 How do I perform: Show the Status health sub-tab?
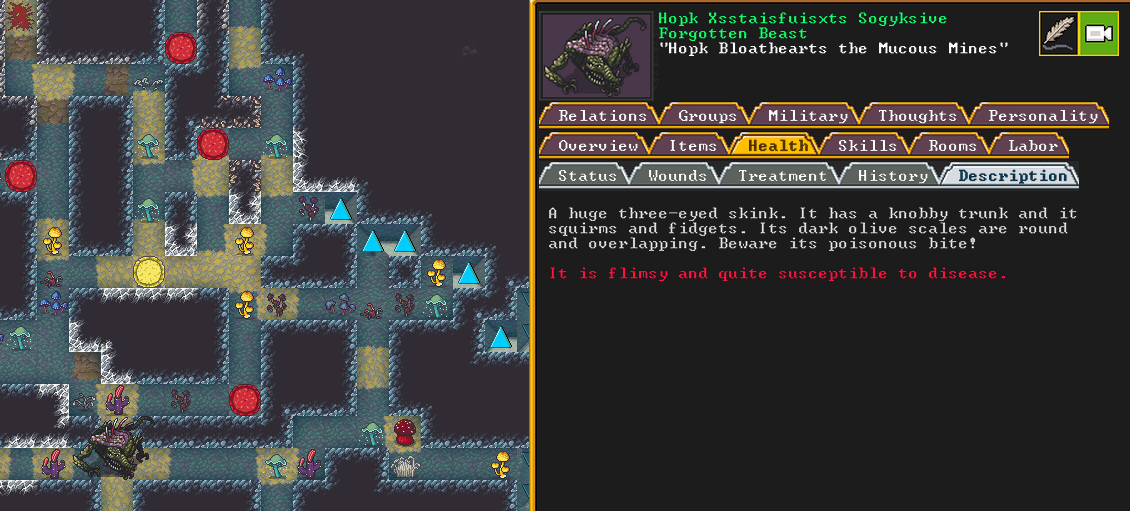click(587, 176)
